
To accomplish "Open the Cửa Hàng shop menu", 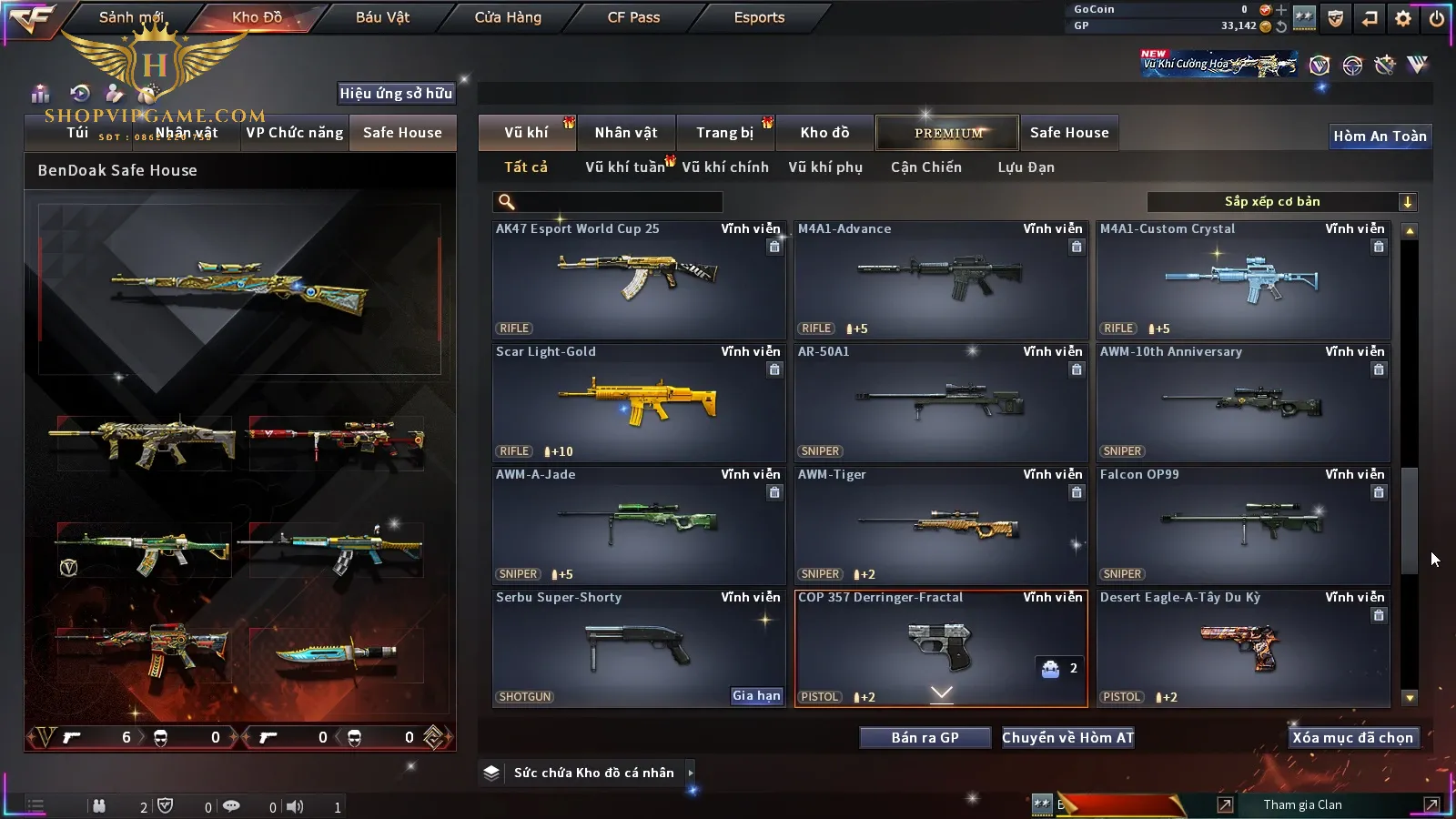I will point(508,17).
